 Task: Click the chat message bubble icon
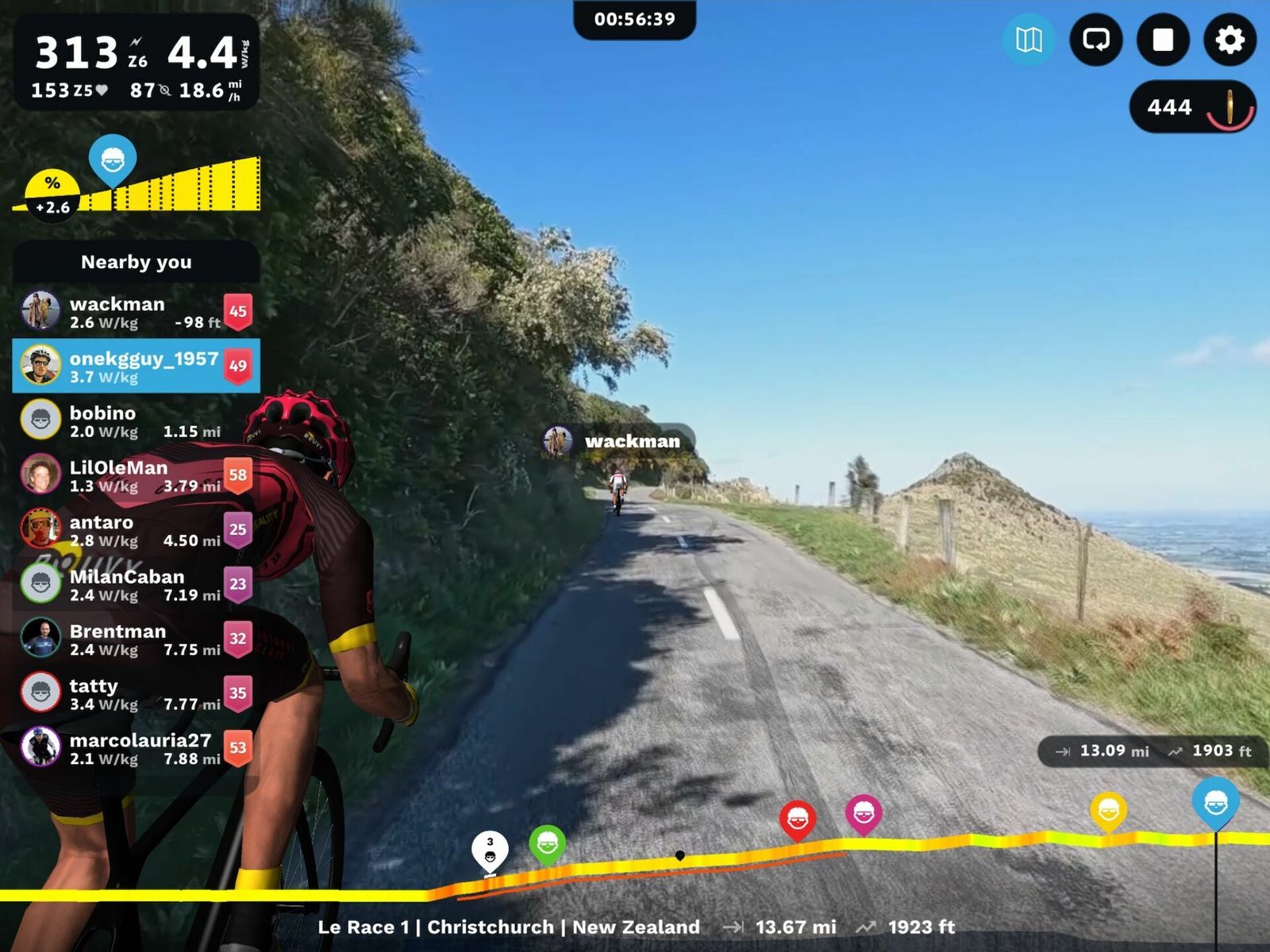tap(1096, 40)
